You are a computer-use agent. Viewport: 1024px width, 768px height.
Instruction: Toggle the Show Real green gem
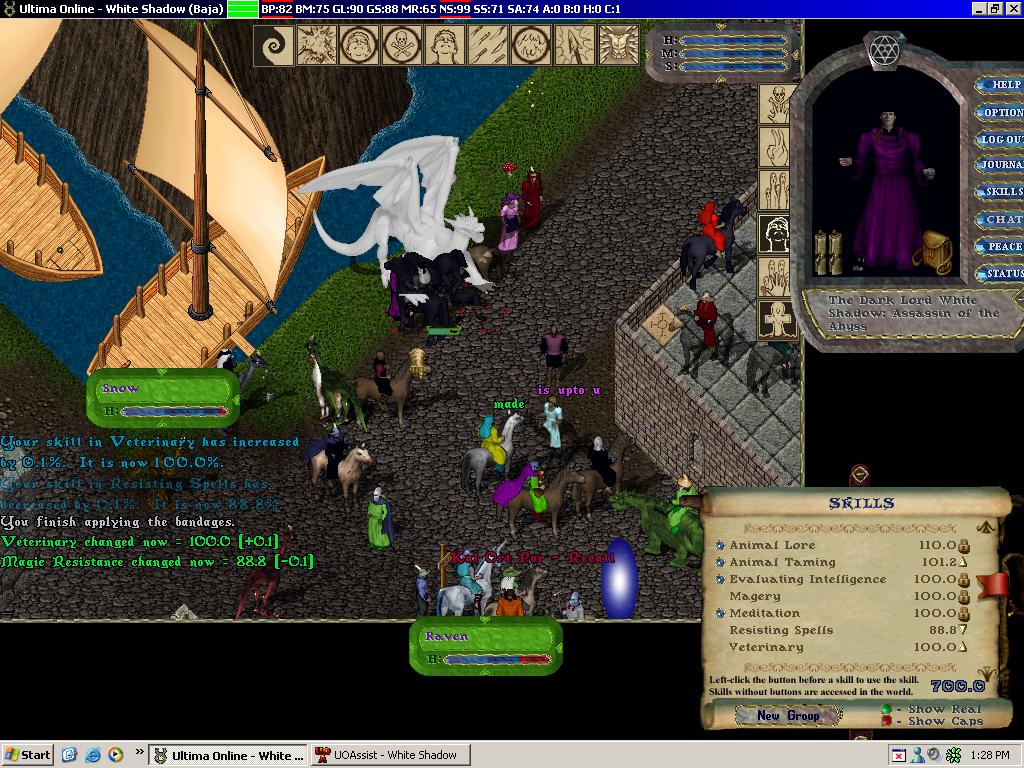(886, 710)
